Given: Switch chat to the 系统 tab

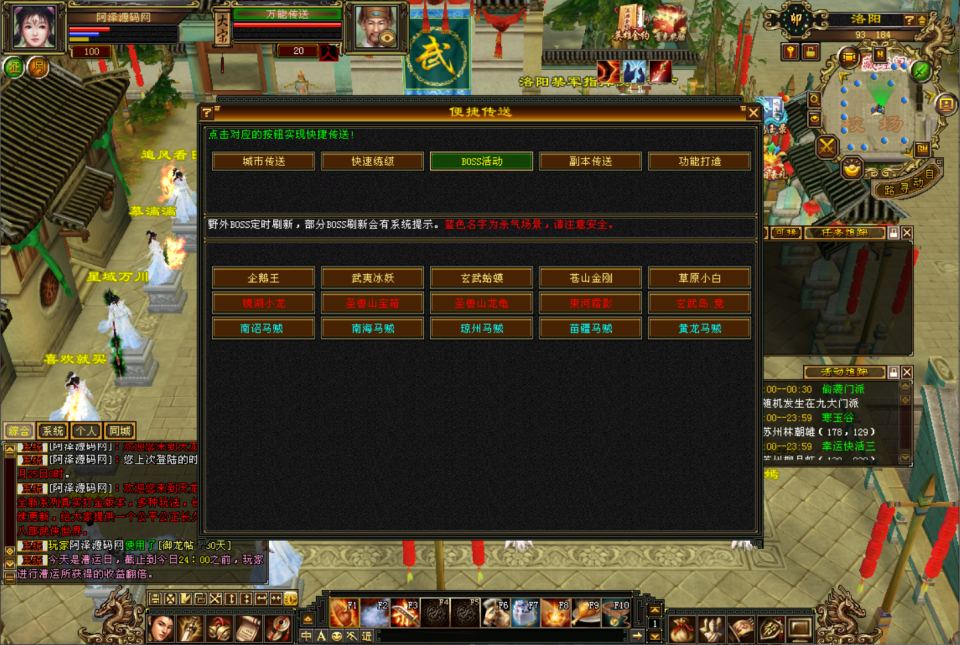Looking at the screenshot, I should pos(52,431).
